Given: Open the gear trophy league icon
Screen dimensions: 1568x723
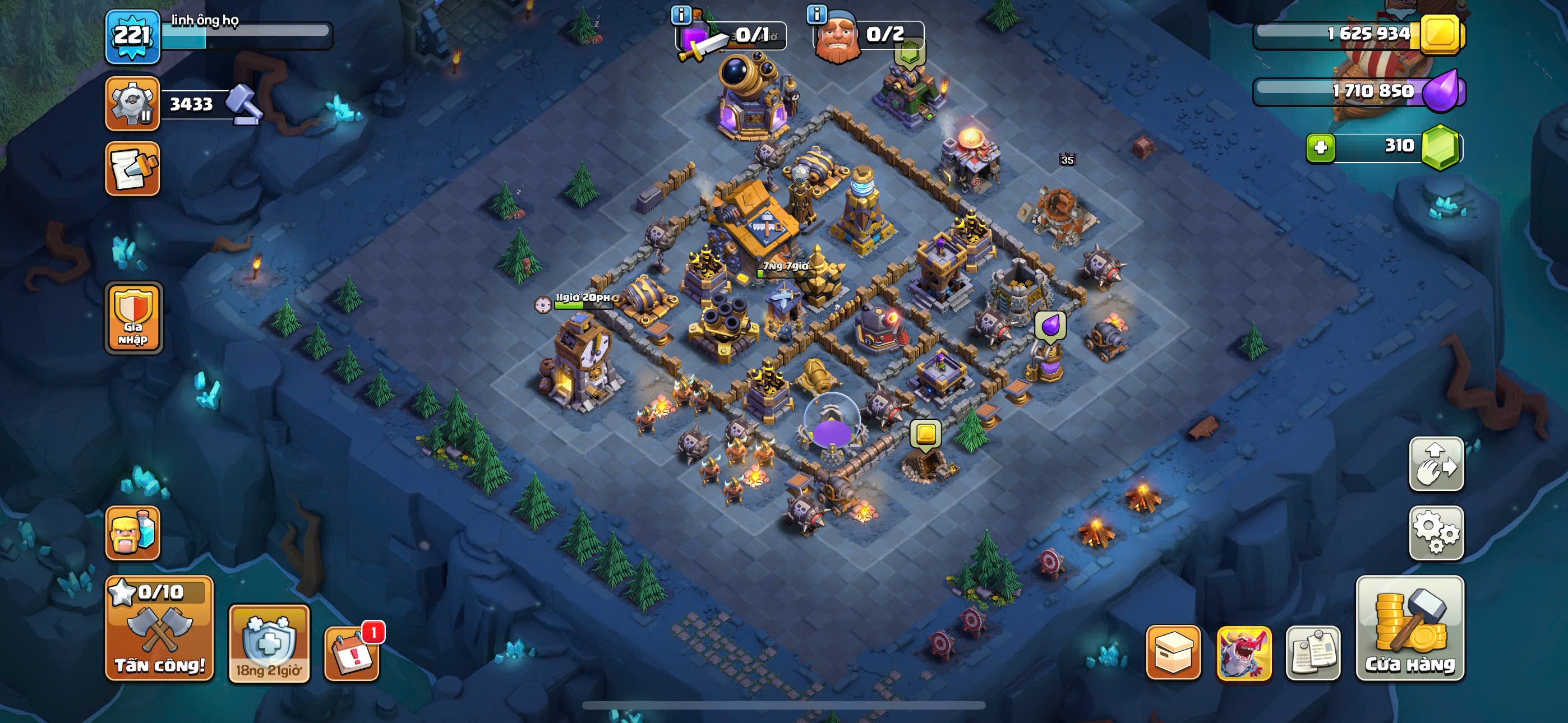Looking at the screenshot, I should tap(133, 104).
